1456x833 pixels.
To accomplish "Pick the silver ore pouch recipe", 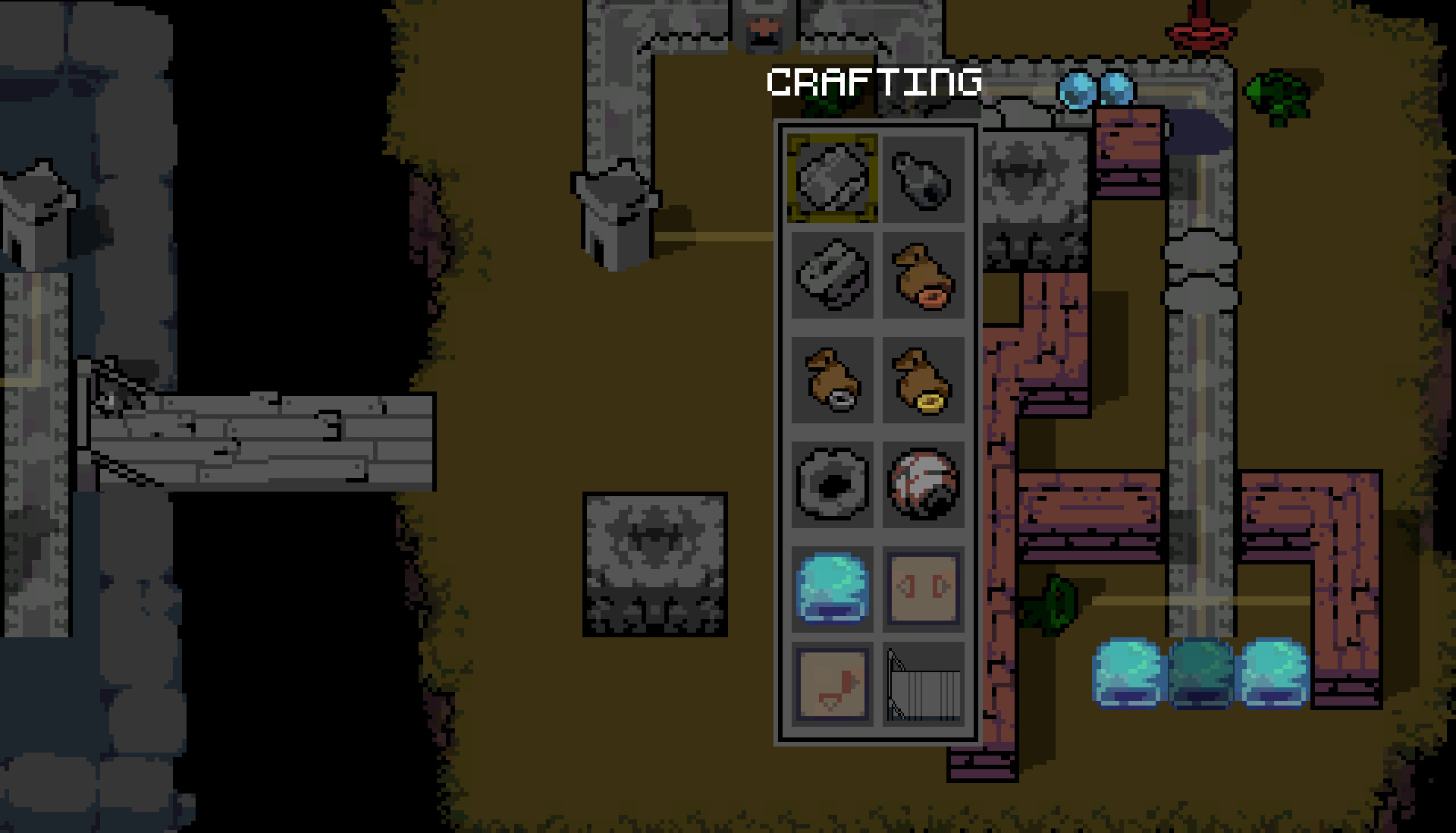I will pos(830,381).
